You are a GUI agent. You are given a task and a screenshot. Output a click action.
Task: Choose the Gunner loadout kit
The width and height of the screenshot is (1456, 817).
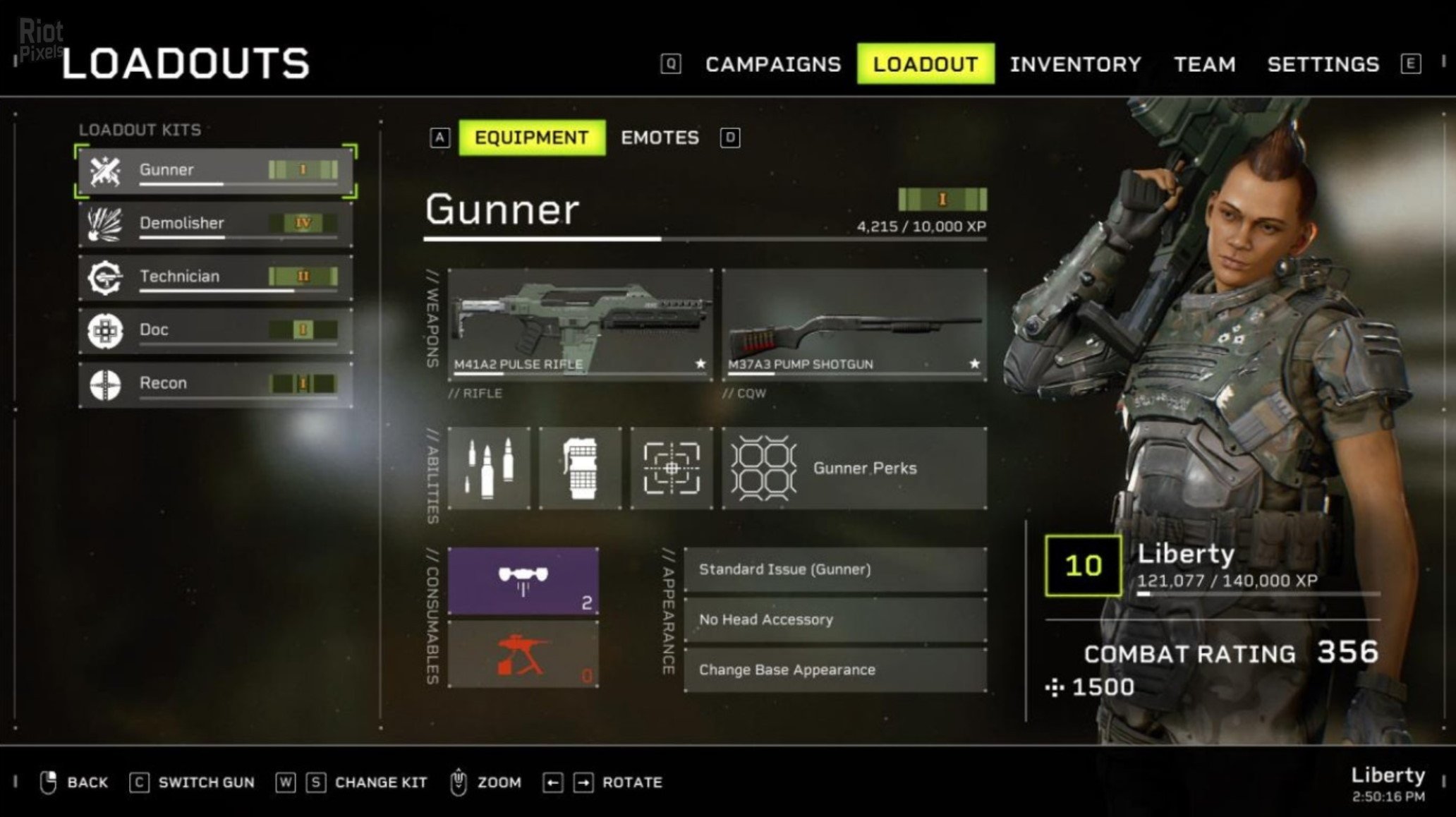coord(215,171)
